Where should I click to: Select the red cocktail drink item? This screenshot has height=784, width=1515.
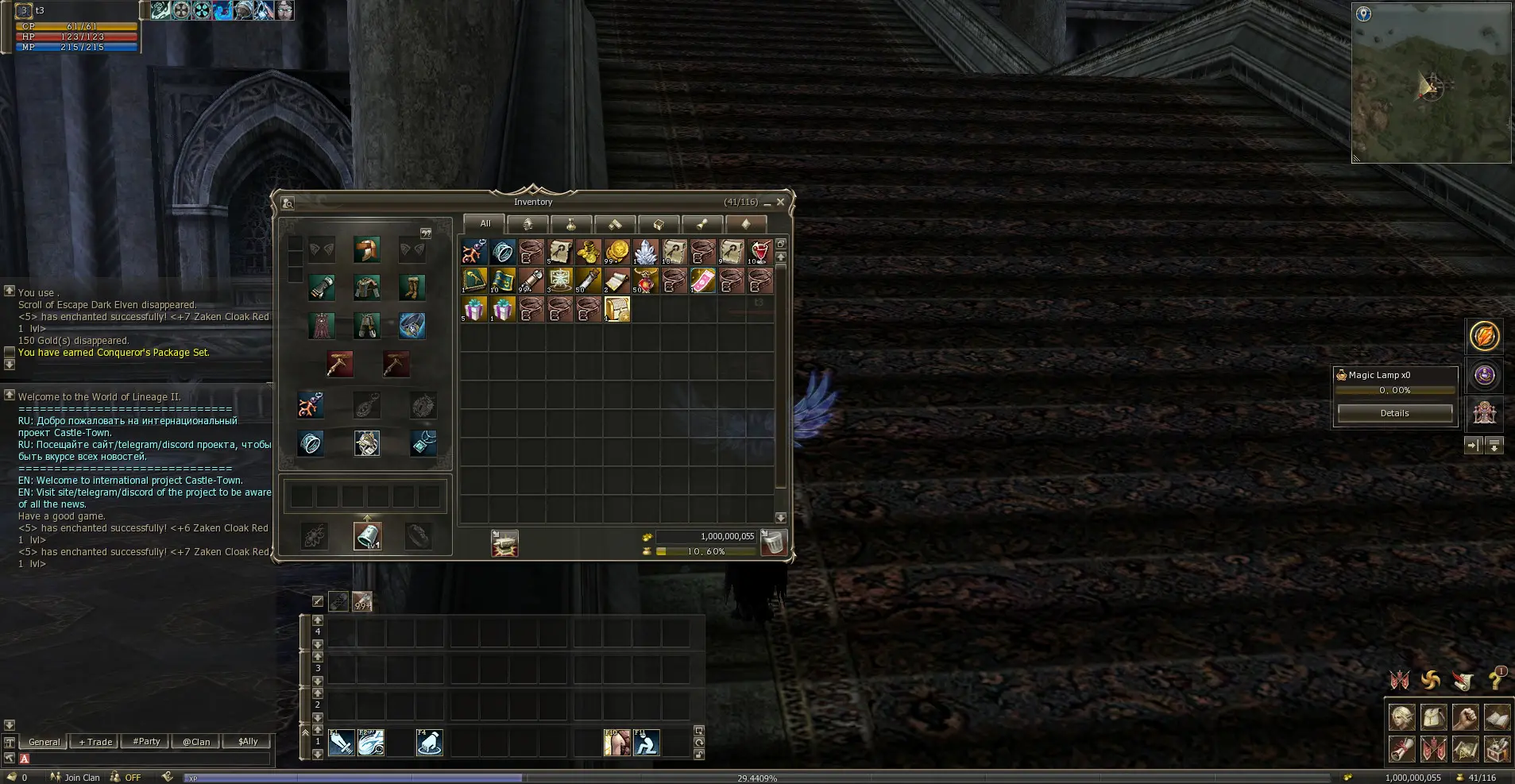[x=759, y=252]
